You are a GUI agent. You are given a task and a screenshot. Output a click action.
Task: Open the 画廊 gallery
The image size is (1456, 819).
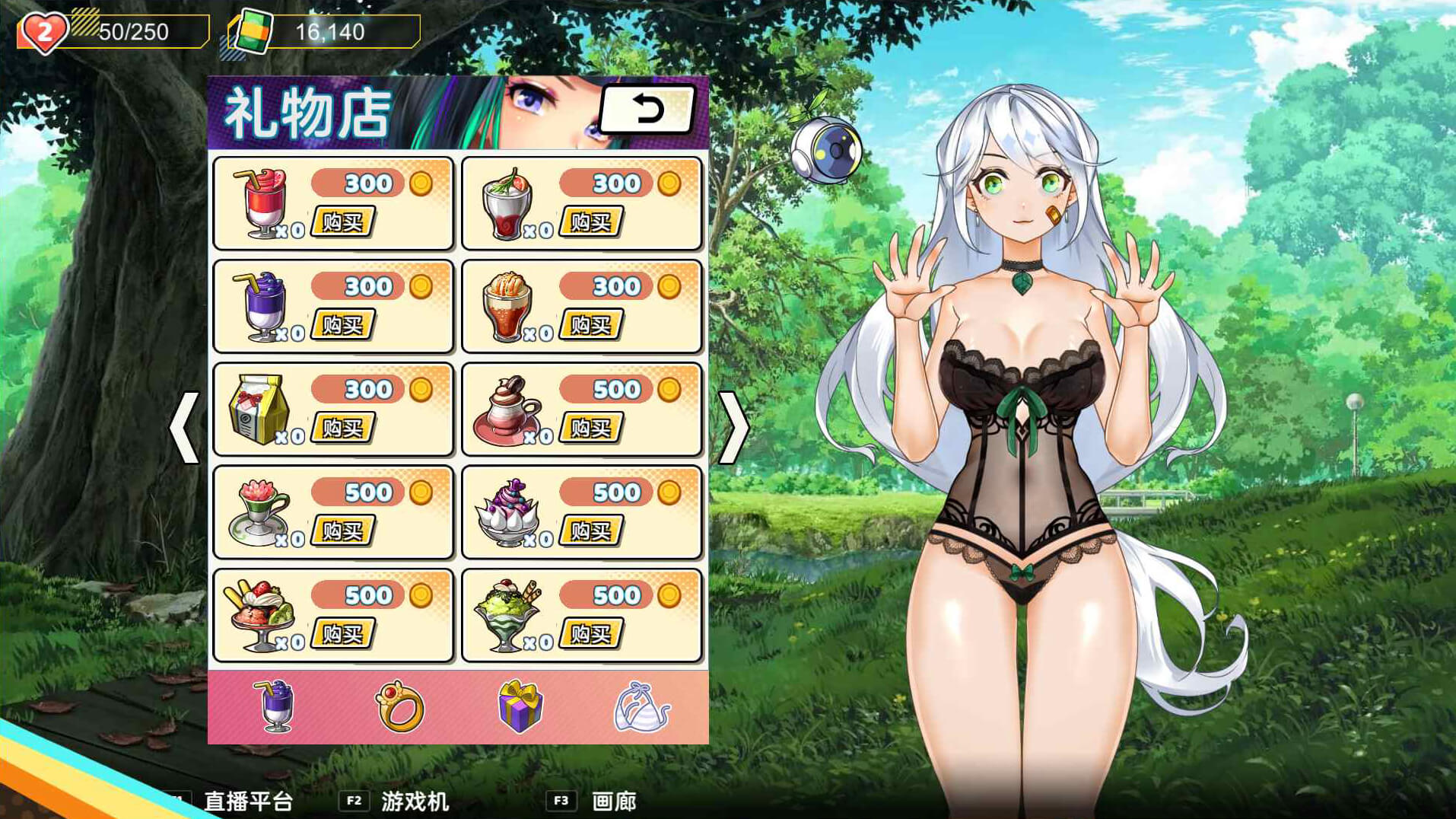[613, 801]
